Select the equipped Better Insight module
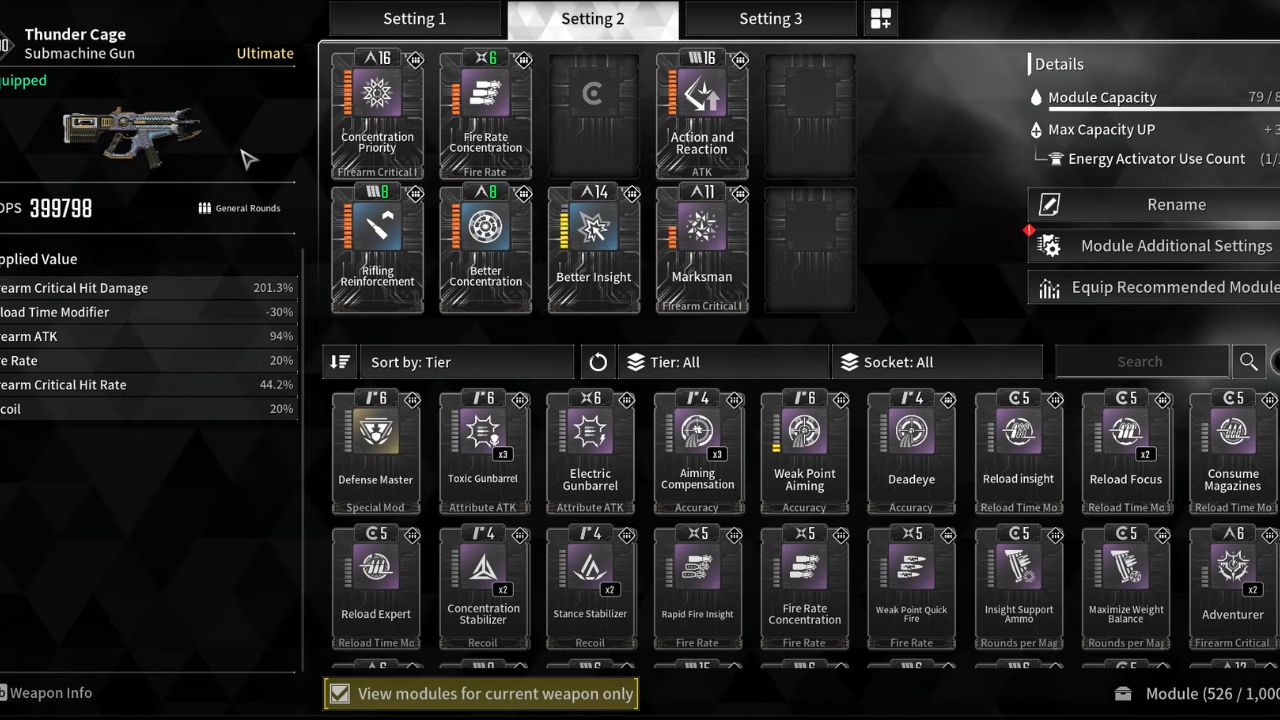Screen dimensions: 1280x720 click(x=594, y=250)
